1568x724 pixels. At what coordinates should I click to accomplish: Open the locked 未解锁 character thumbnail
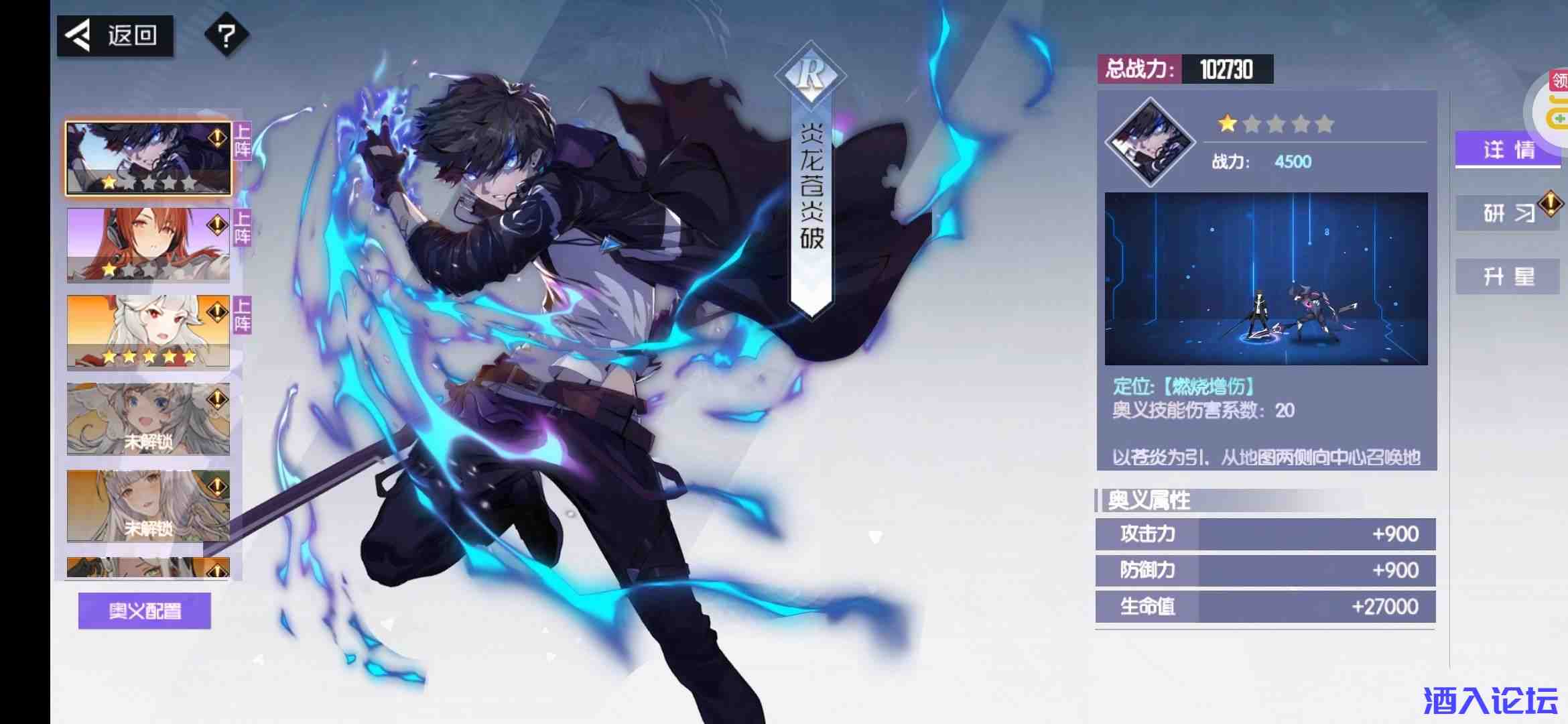coord(149,417)
